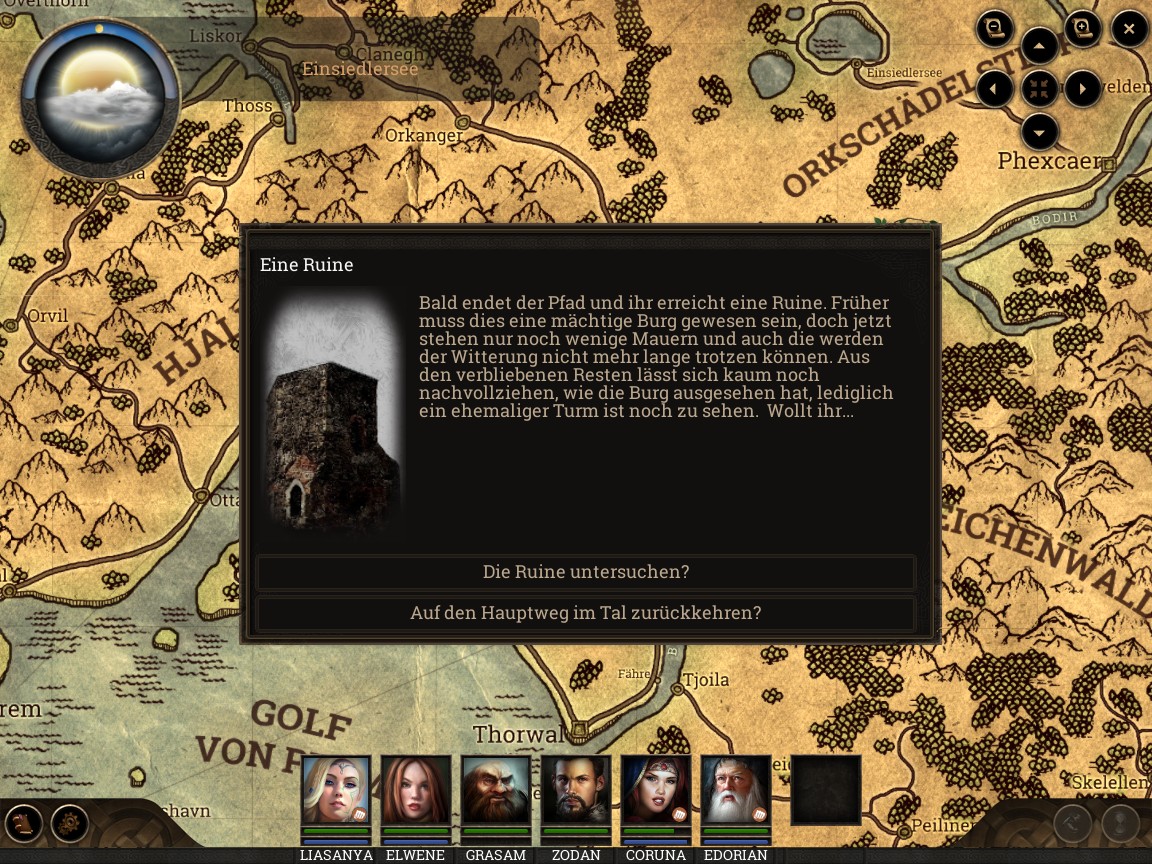Zoom out the map with minus scroll
This screenshot has width=1152, height=864.
(994, 28)
